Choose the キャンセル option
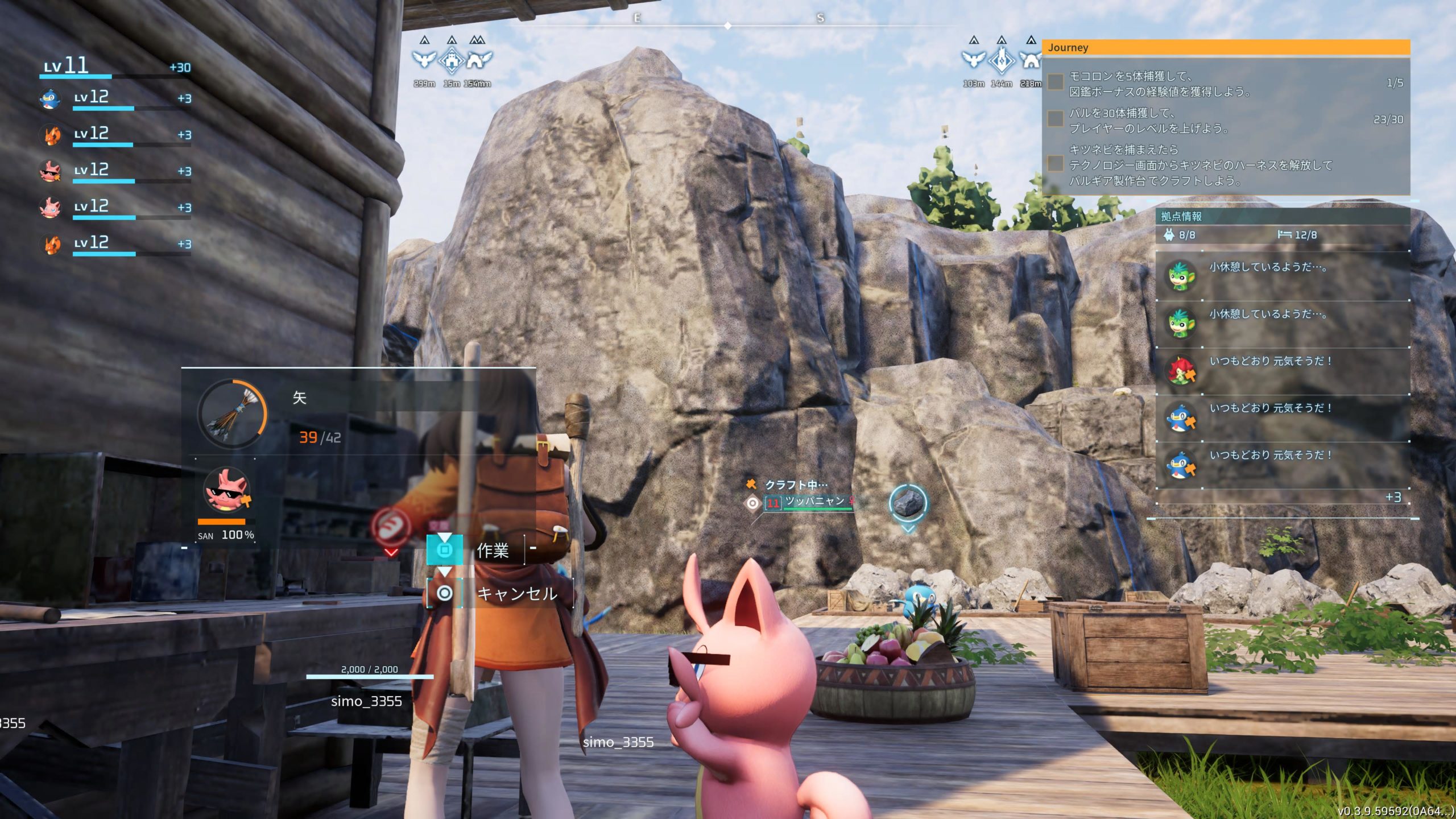This screenshot has width=1456, height=819. pos(516,594)
